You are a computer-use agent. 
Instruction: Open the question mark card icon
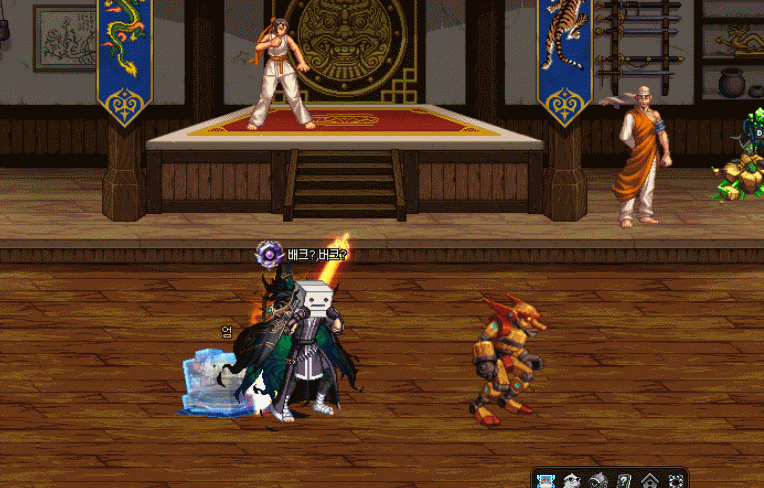click(624, 481)
